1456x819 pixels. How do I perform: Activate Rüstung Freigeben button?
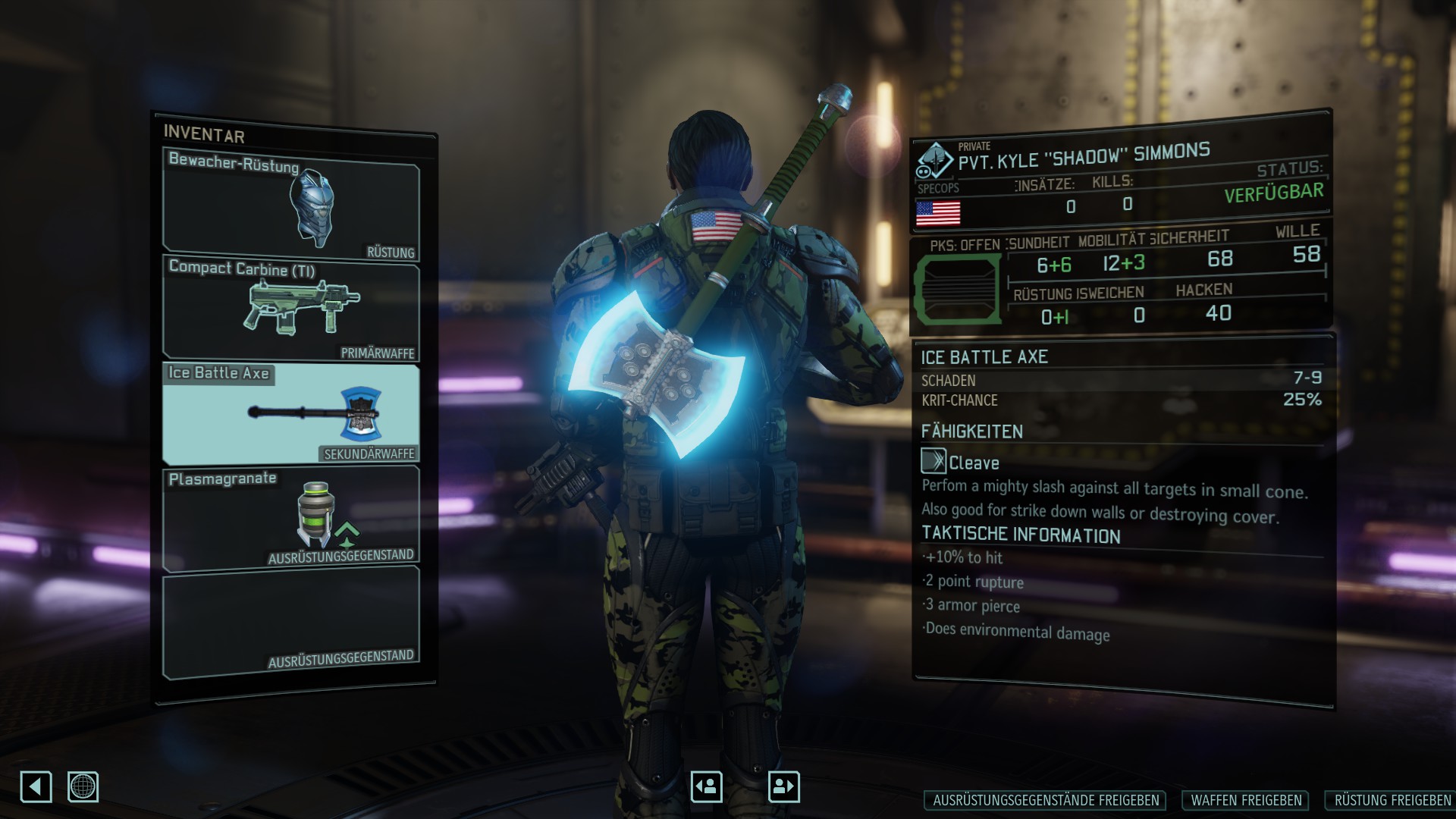1392,800
